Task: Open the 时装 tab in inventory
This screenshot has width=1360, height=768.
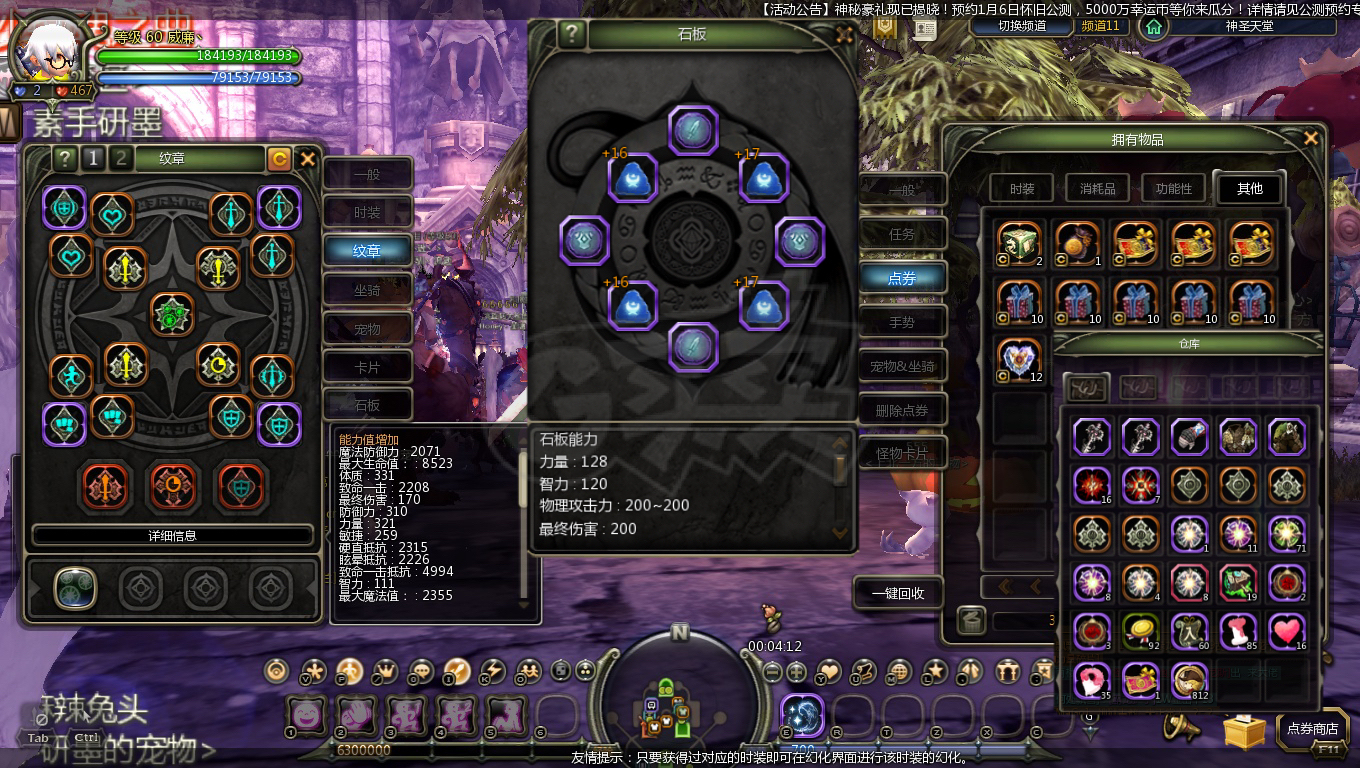Action: tap(1021, 188)
